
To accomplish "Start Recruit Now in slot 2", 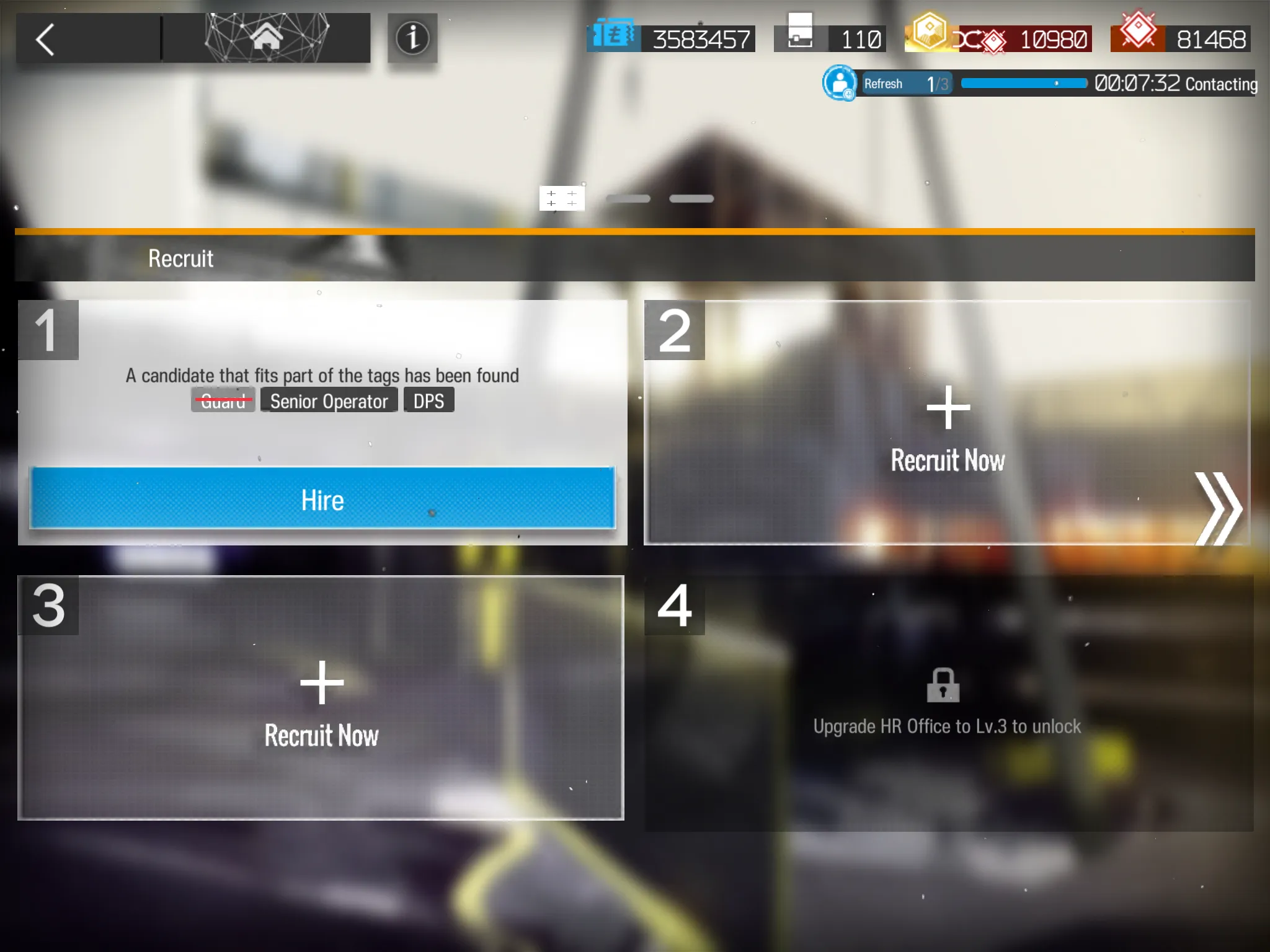I will point(947,428).
